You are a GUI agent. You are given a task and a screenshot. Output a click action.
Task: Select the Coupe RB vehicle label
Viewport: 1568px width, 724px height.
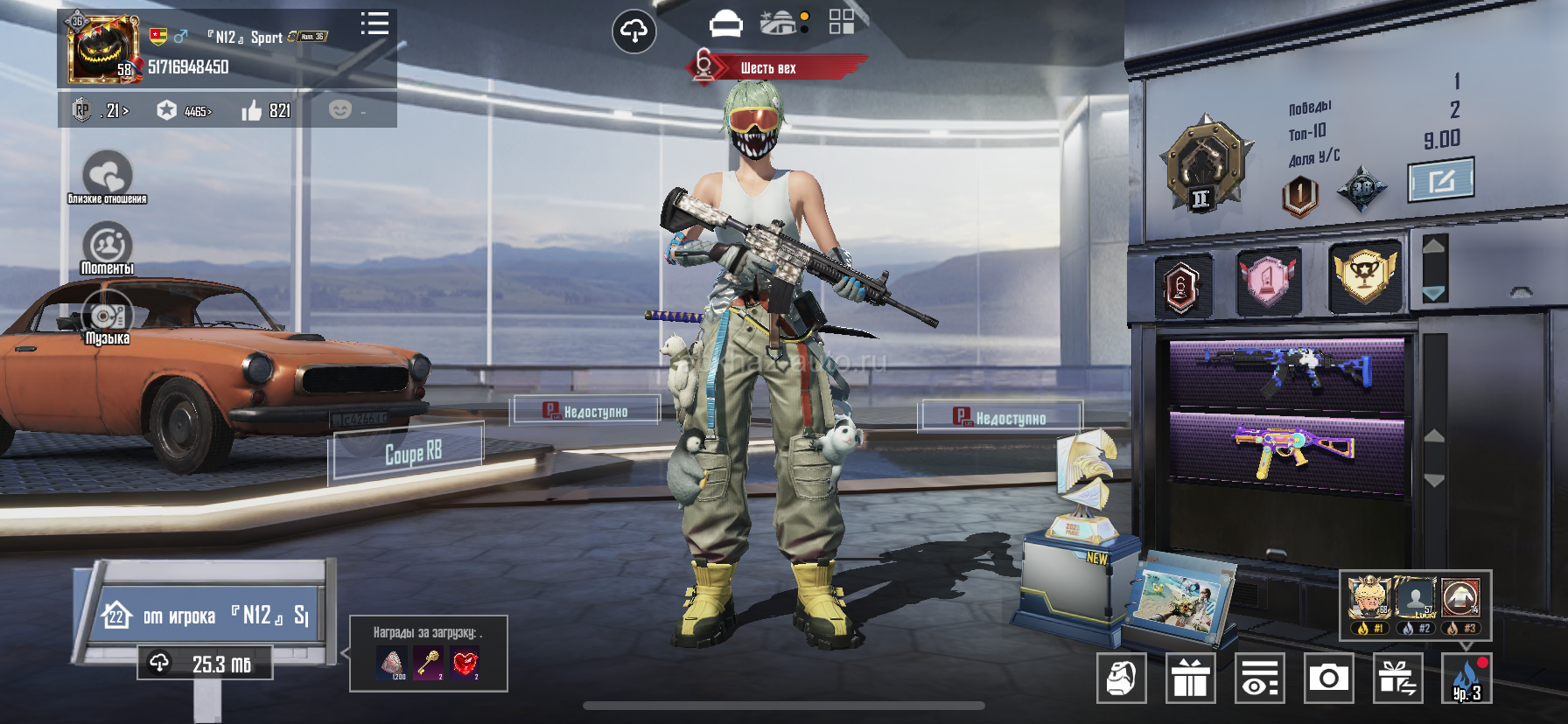pos(413,452)
